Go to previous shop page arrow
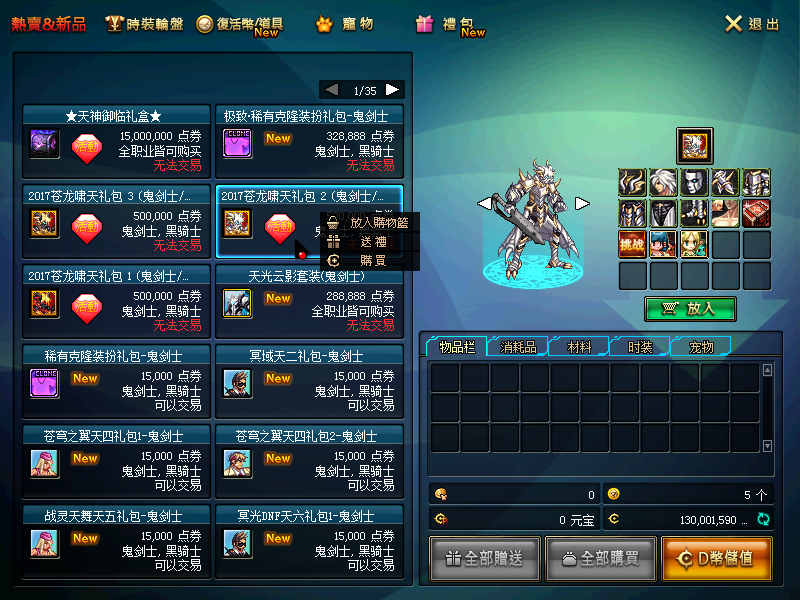Screen dimensions: 800x600 [x=332, y=90]
